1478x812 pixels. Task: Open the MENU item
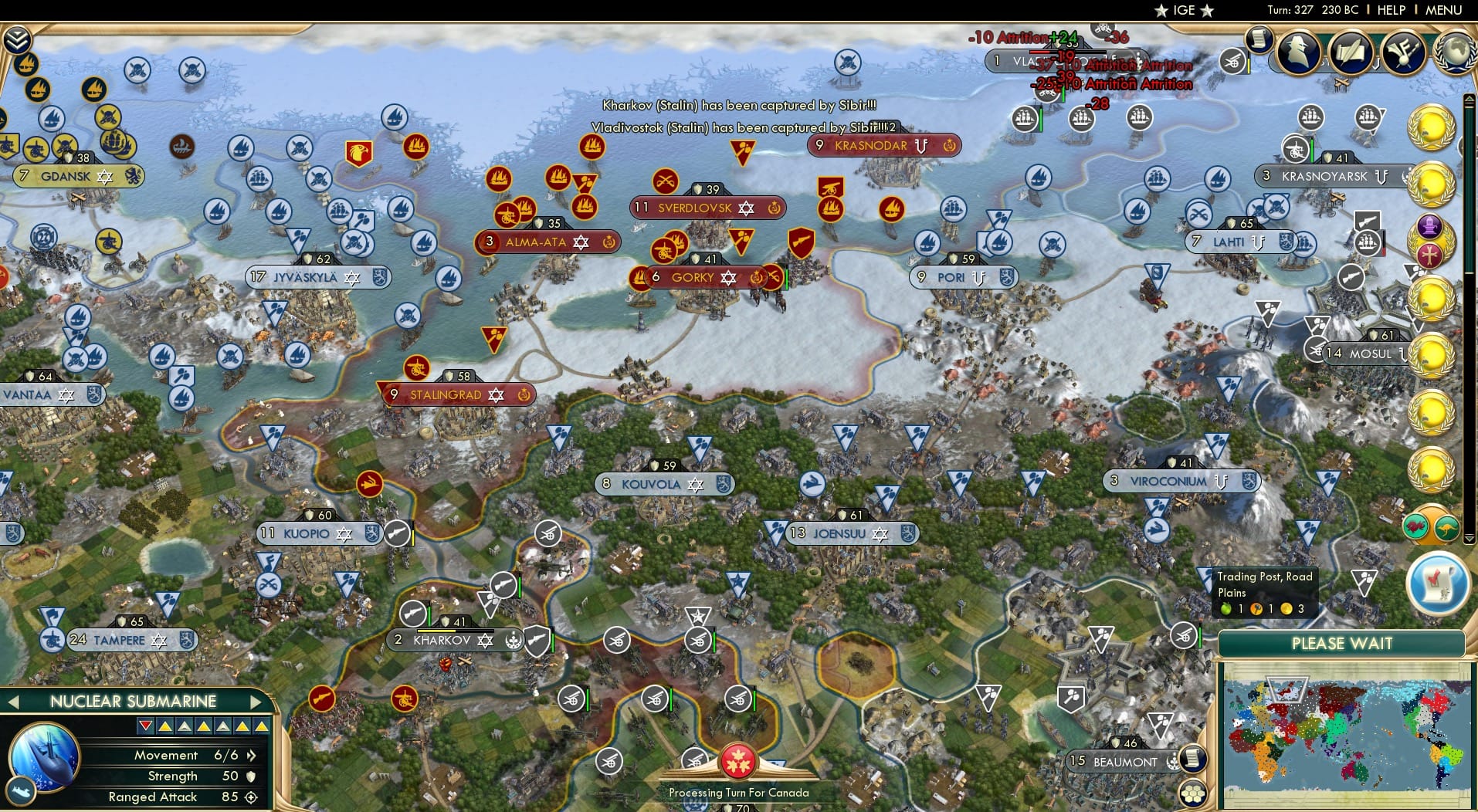1446,11
